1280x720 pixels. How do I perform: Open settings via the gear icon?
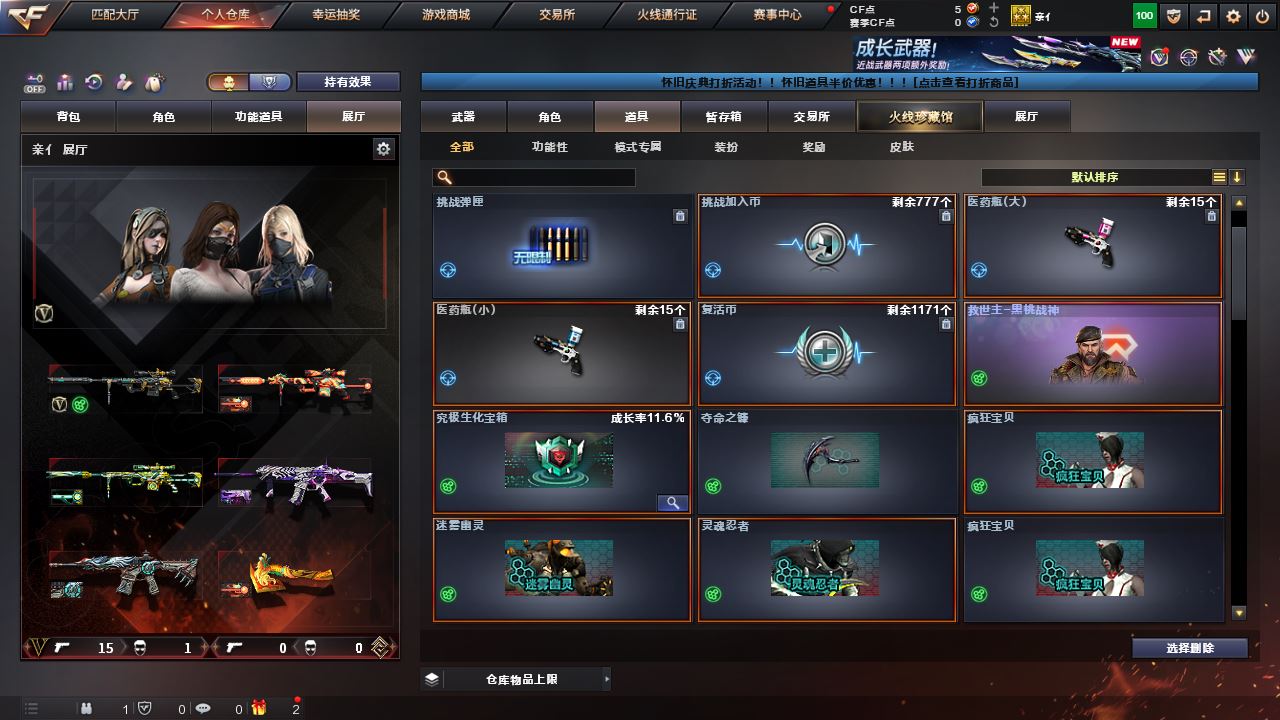tap(1233, 16)
